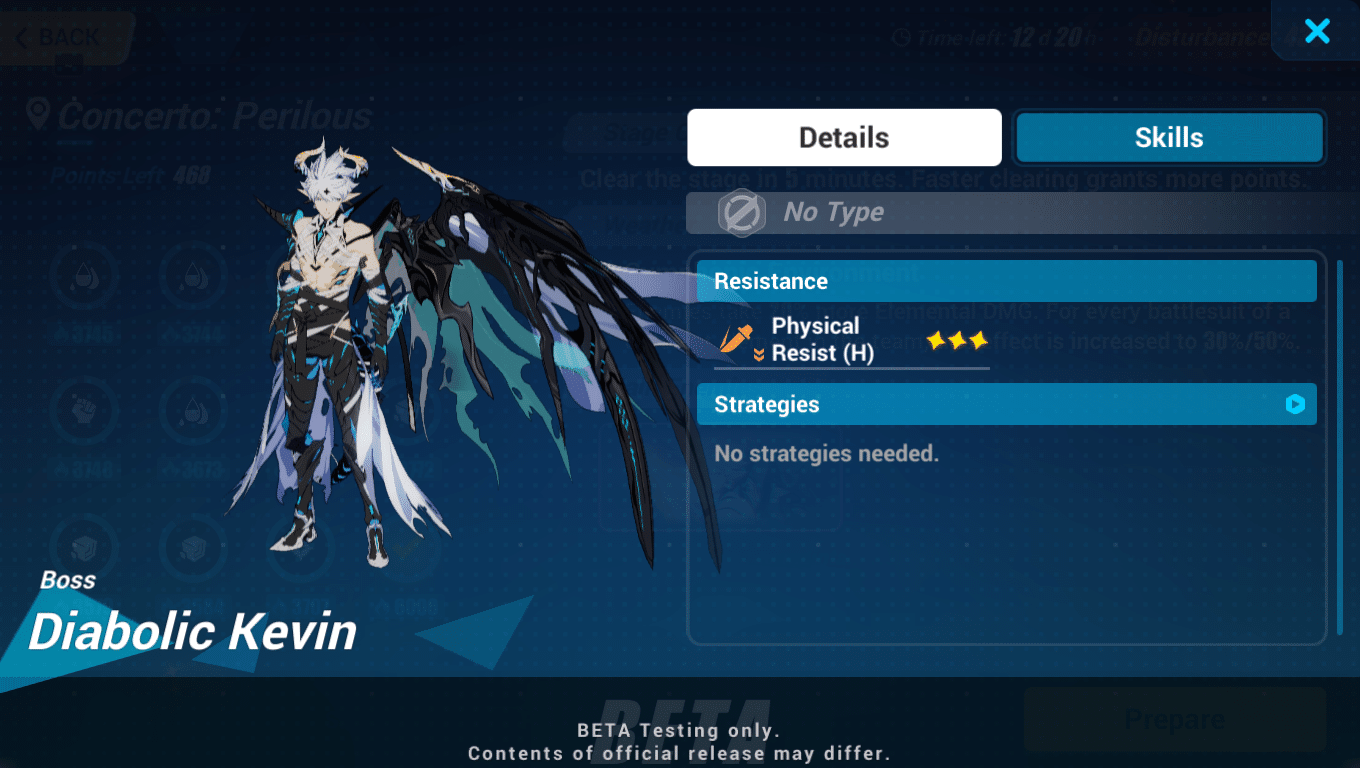Switch to the Skills tab

pos(1168,137)
